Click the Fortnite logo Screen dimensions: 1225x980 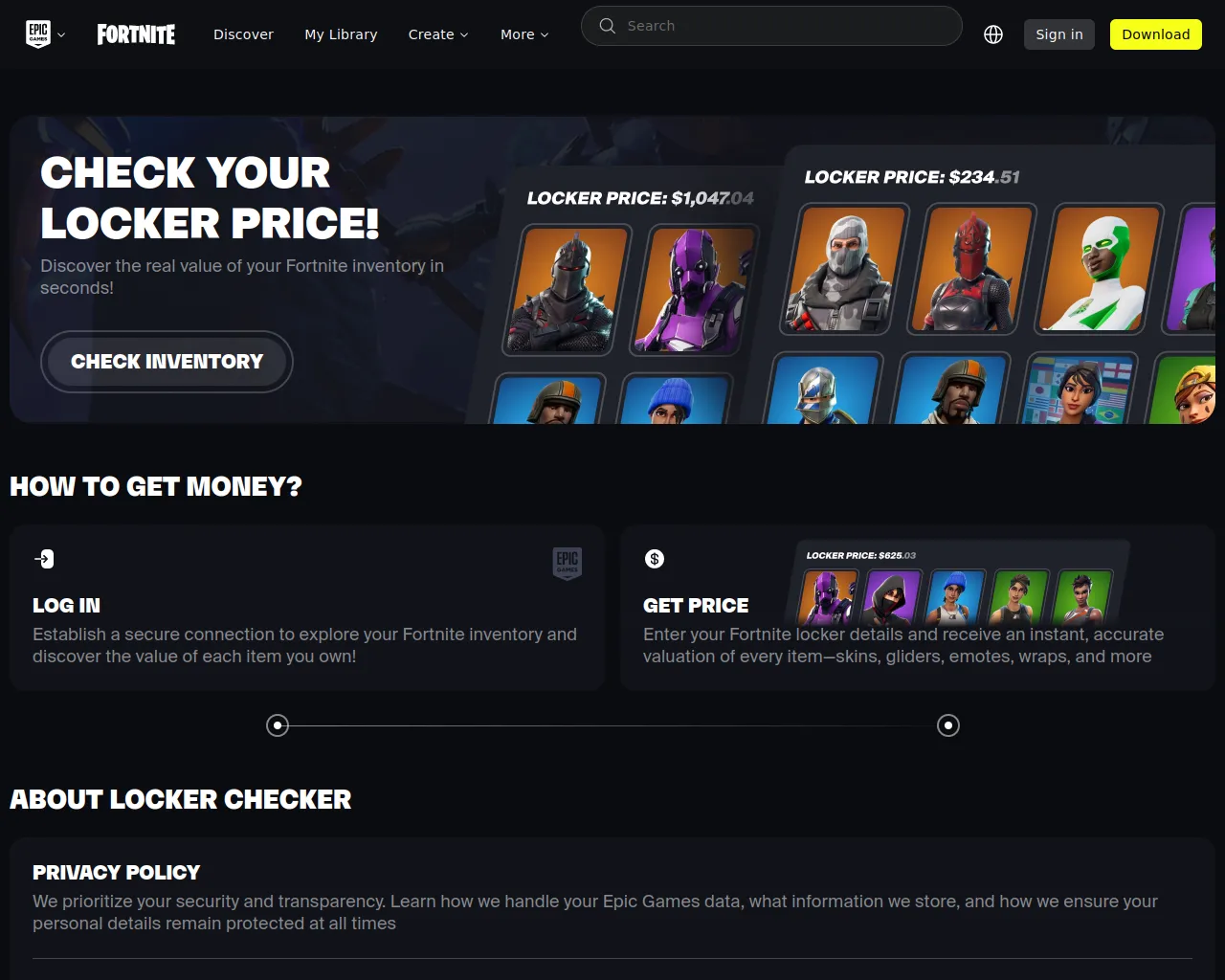(136, 34)
